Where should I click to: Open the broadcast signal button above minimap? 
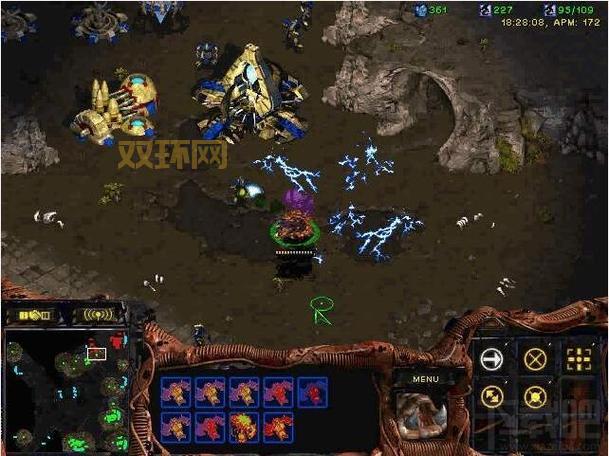pyautogui.click(x=98, y=314)
